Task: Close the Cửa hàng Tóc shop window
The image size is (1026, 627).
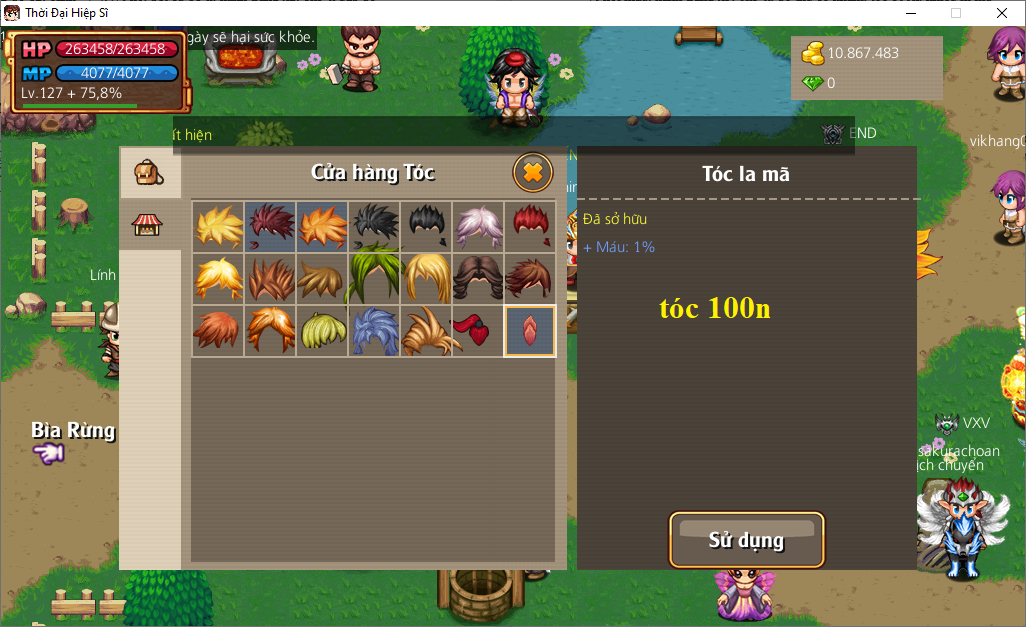Action: pyautogui.click(x=533, y=173)
